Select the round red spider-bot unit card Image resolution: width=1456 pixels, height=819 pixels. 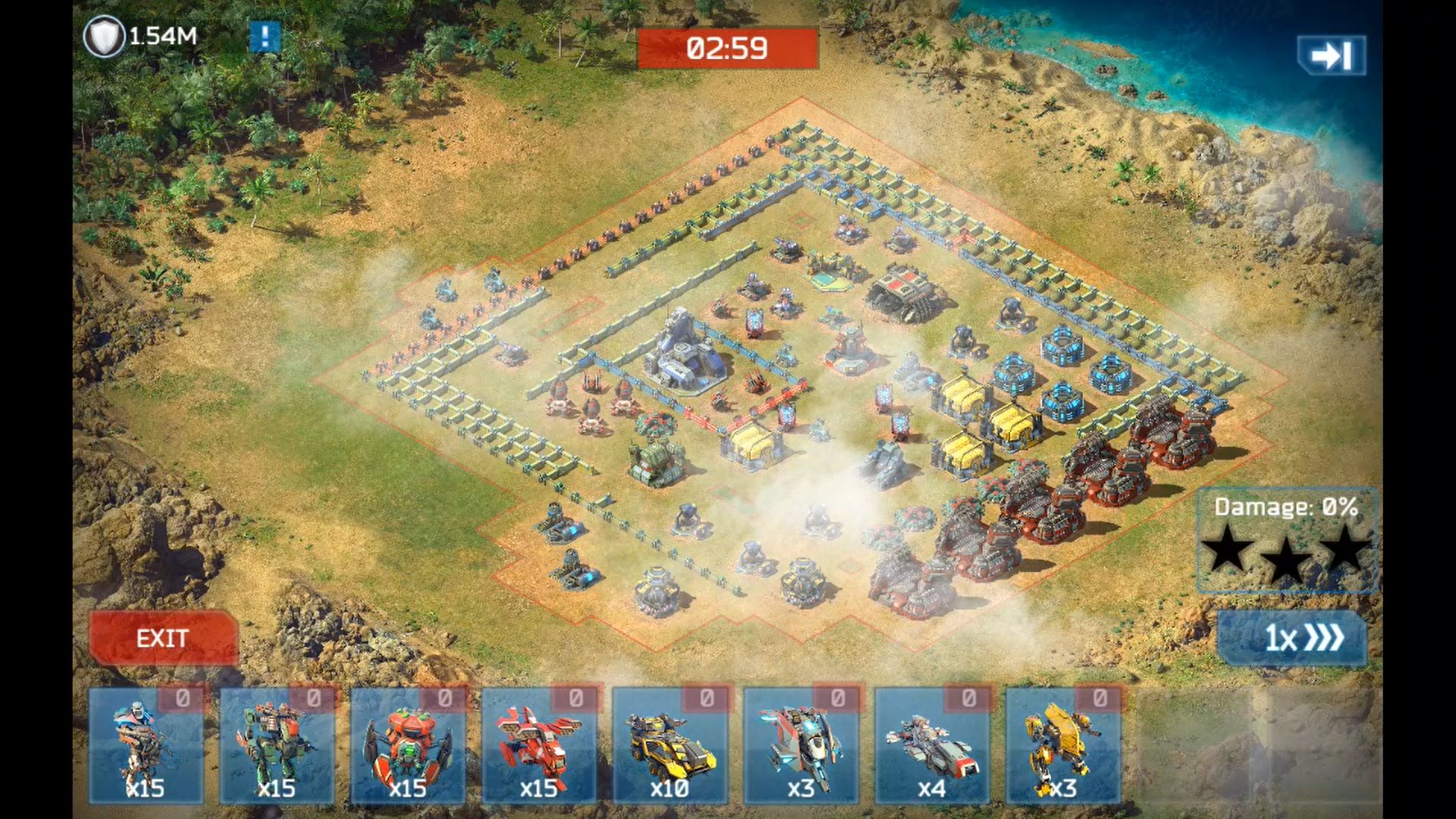pos(408,745)
